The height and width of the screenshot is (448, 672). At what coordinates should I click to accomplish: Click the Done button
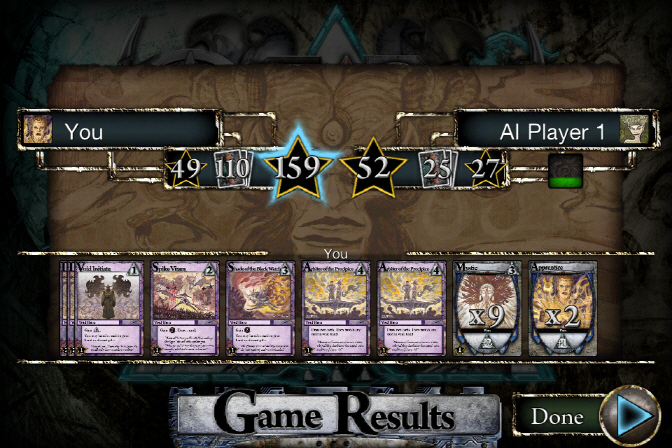(x=557, y=416)
